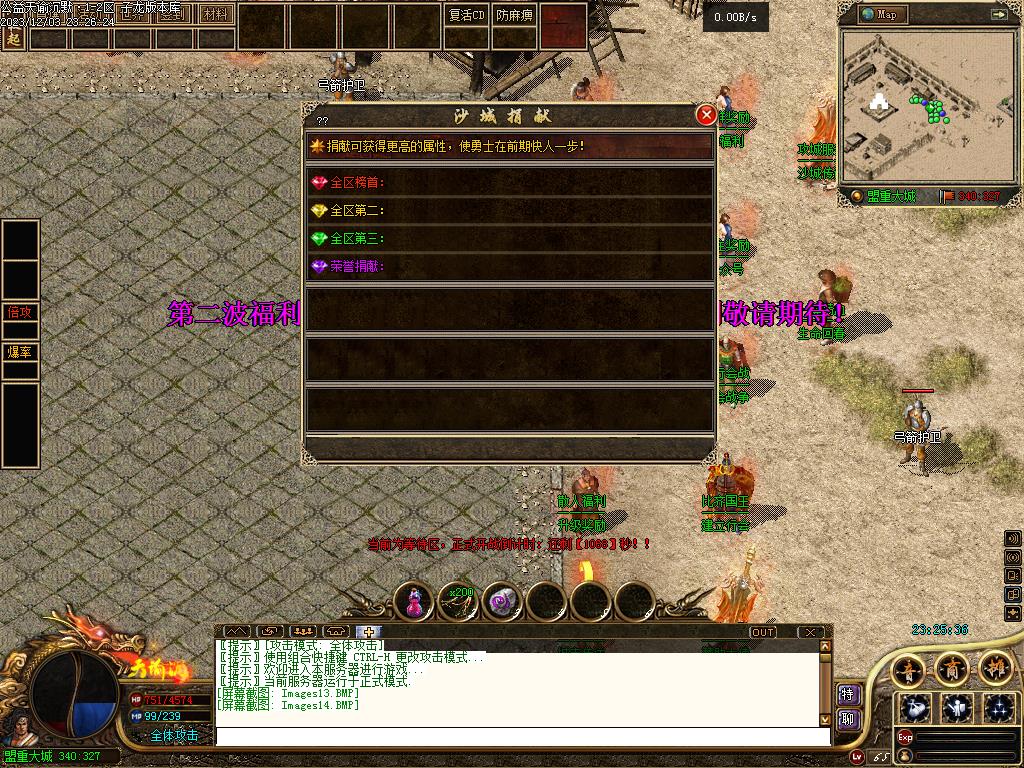The width and height of the screenshot is (1024, 768).
Task: Toggle the 全体攻击 attack mode label
Action: (x=175, y=735)
